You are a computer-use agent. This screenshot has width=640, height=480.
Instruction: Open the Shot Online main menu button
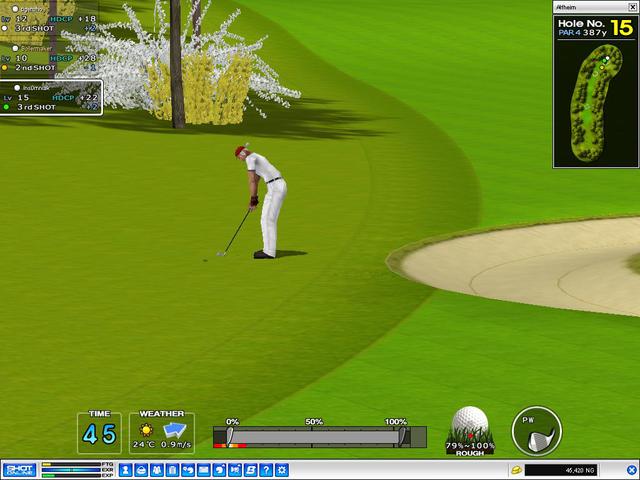(20, 469)
